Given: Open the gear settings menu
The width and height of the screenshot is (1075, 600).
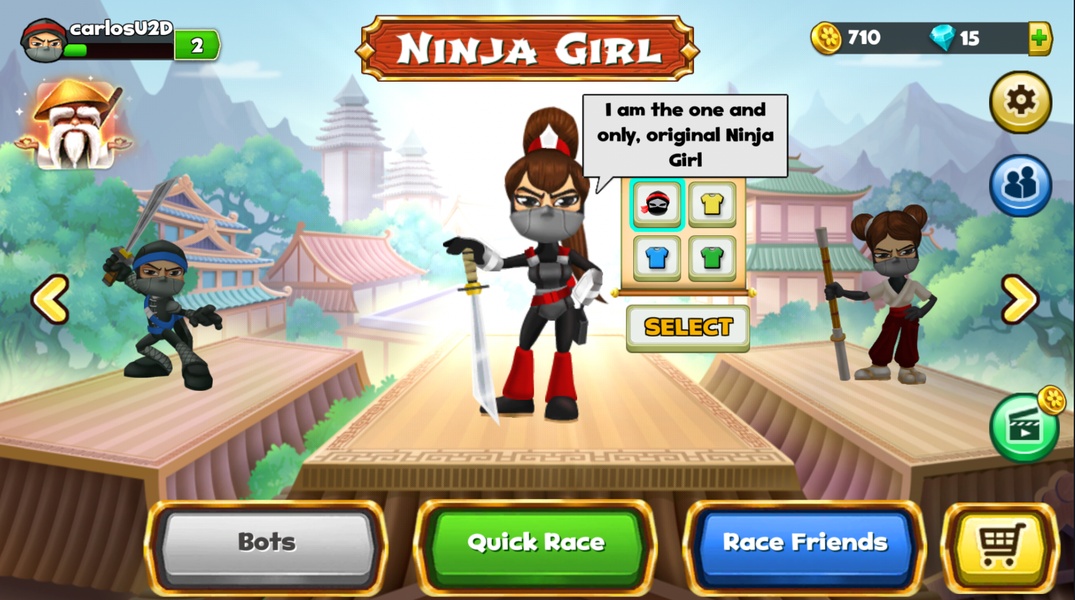Looking at the screenshot, I should 1020,101.
